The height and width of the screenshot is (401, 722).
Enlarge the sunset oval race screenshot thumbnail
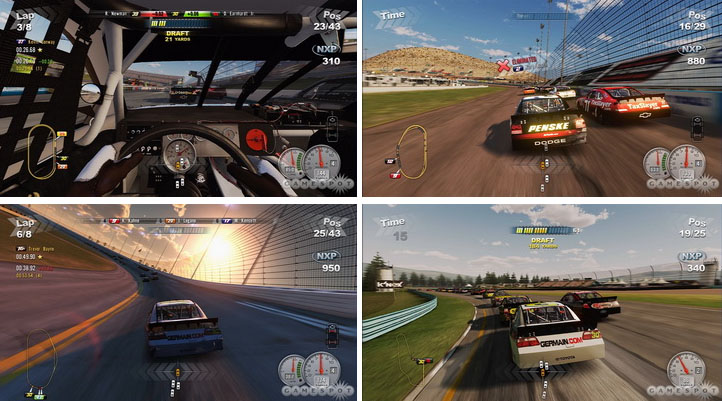tap(180, 302)
